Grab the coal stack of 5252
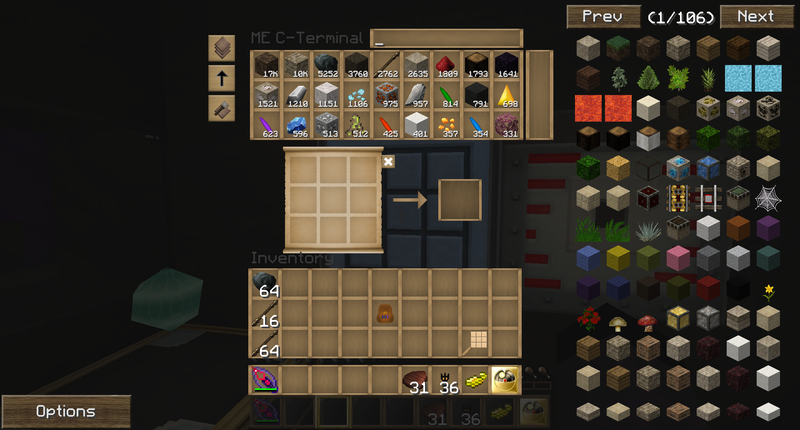800x430 pixels. point(327,66)
